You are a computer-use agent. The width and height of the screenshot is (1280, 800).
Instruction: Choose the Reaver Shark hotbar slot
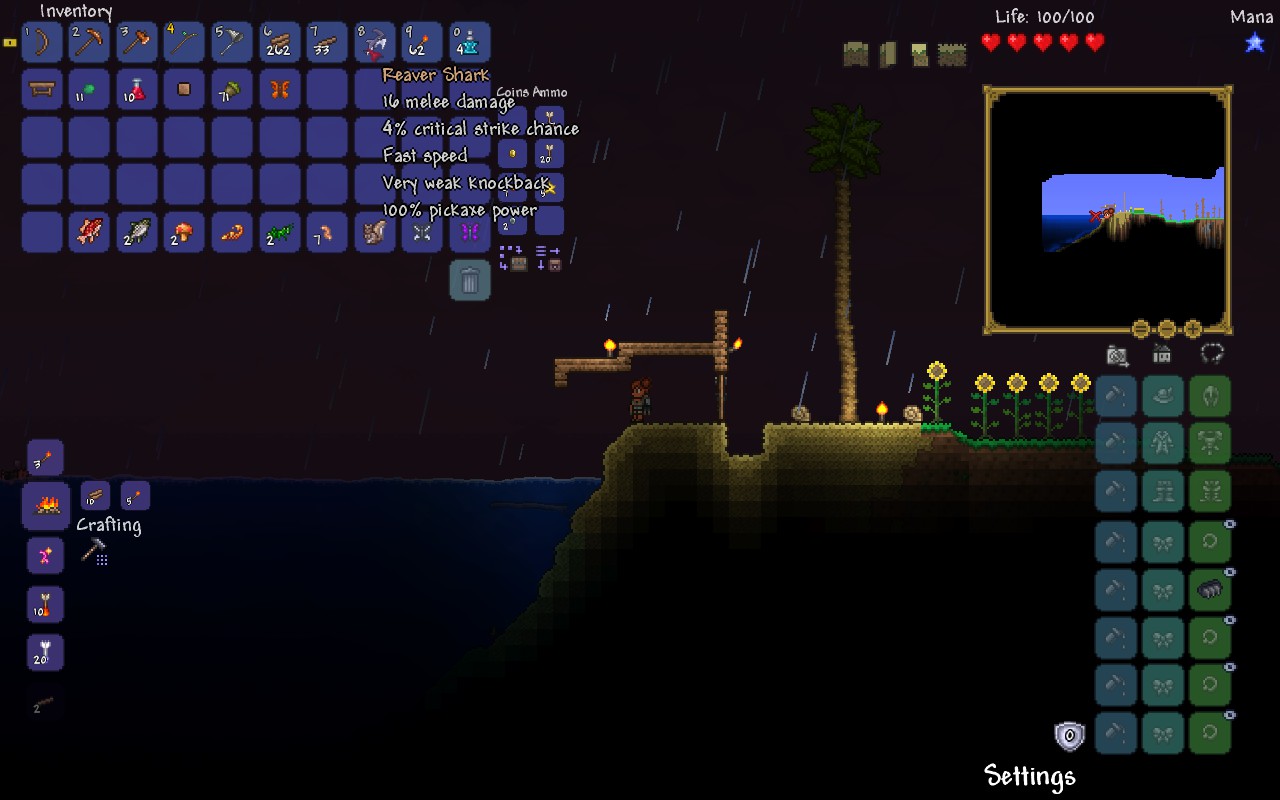coord(375,42)
